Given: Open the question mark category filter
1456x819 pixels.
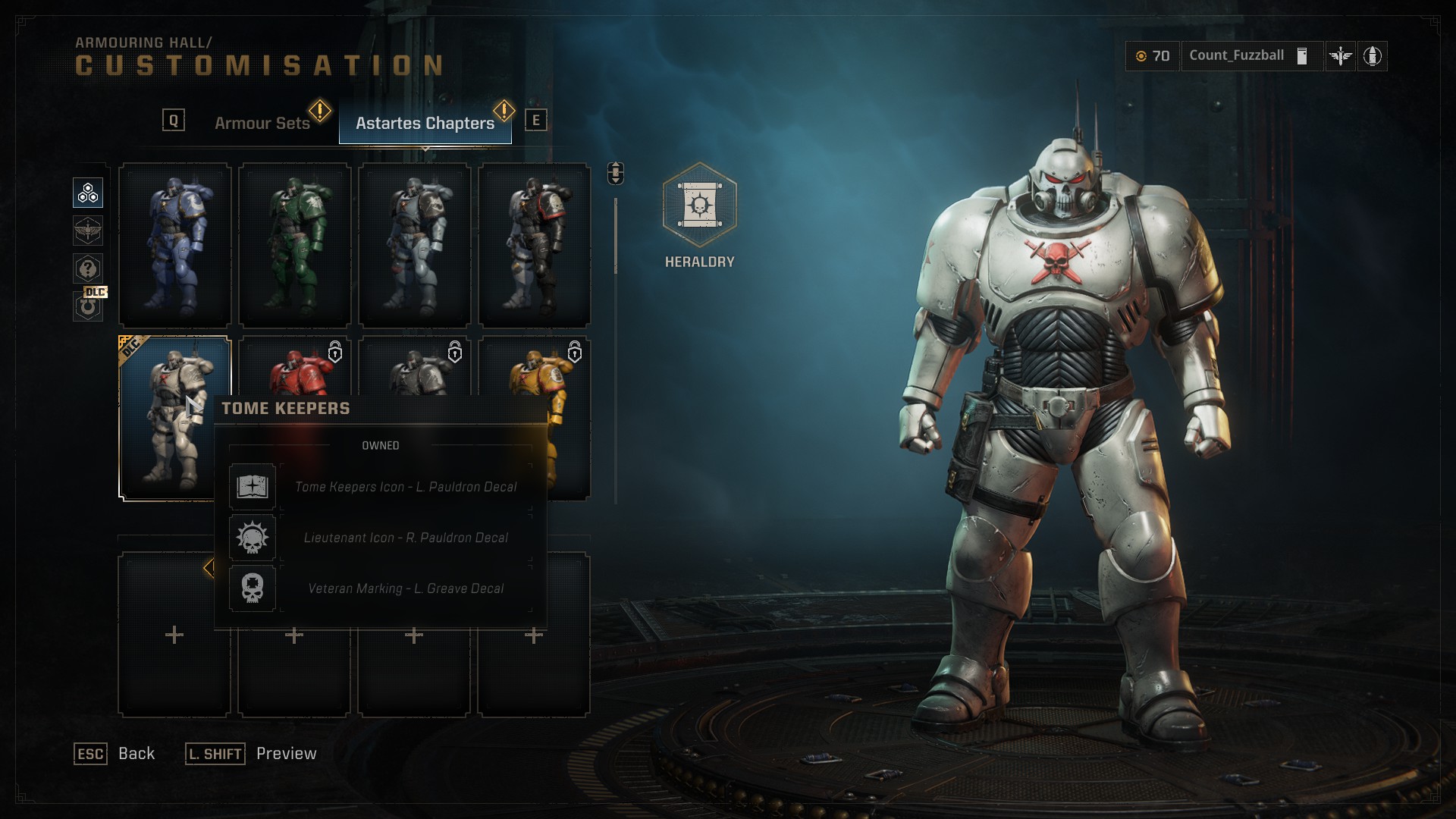Looking at the screenshot, I should tap(88, 268).
